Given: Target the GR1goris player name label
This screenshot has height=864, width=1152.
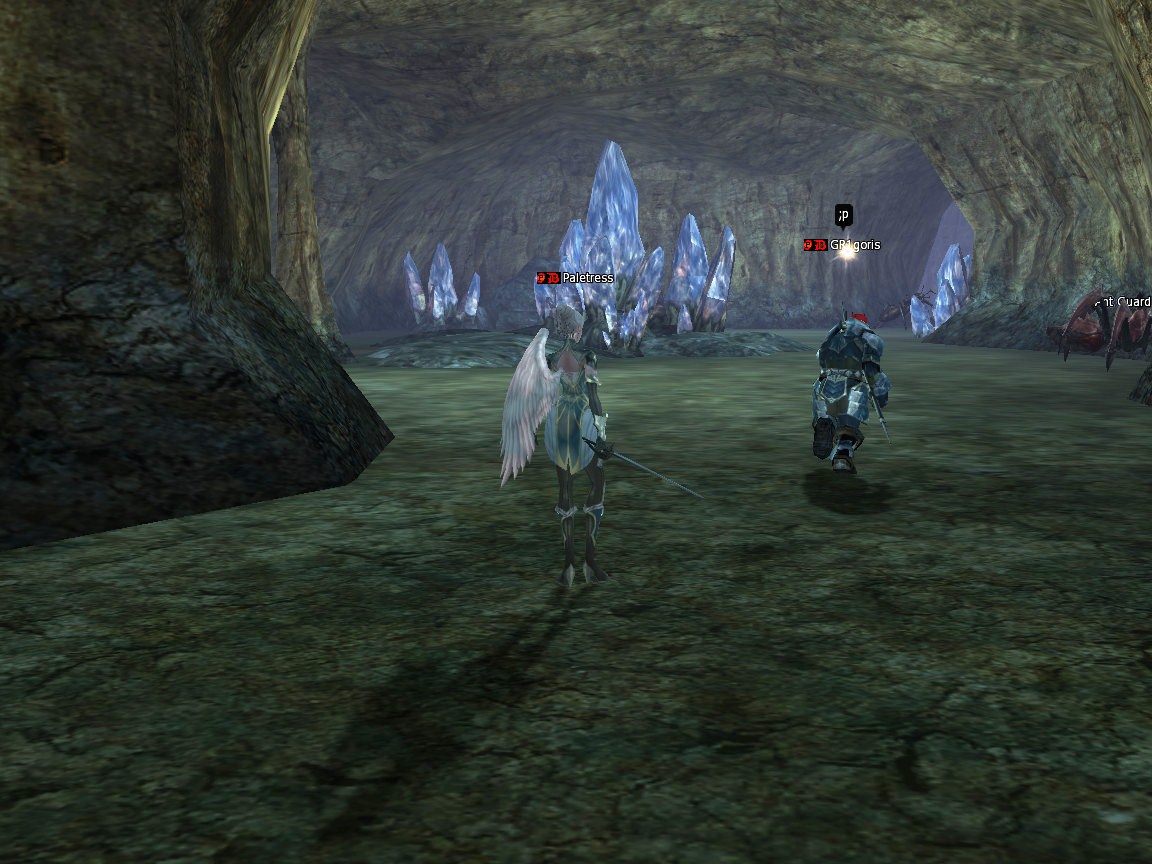Looking at the screenshot, I should [855, 245].
